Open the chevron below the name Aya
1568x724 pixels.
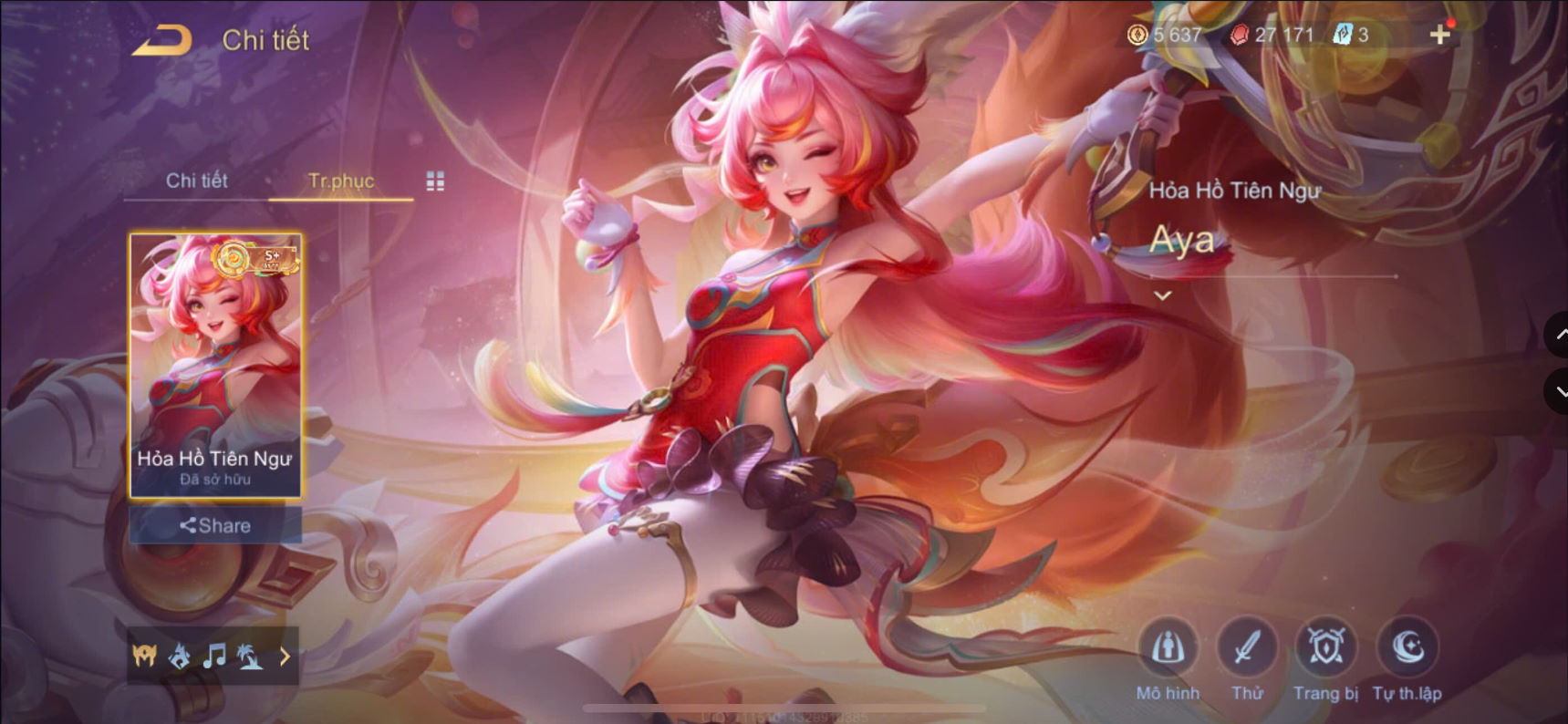[1163, 294]
